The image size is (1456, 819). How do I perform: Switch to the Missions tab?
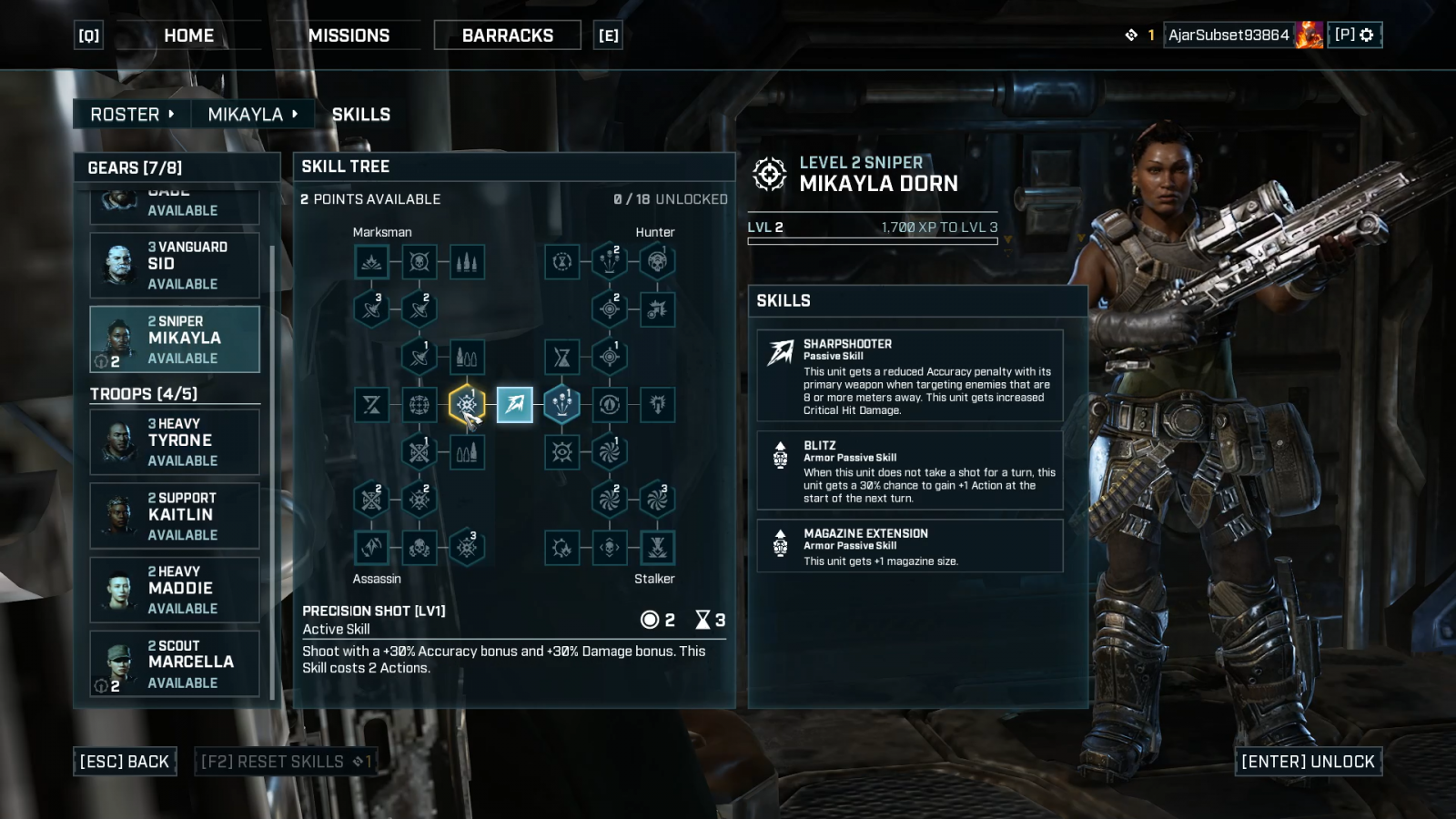349,35
